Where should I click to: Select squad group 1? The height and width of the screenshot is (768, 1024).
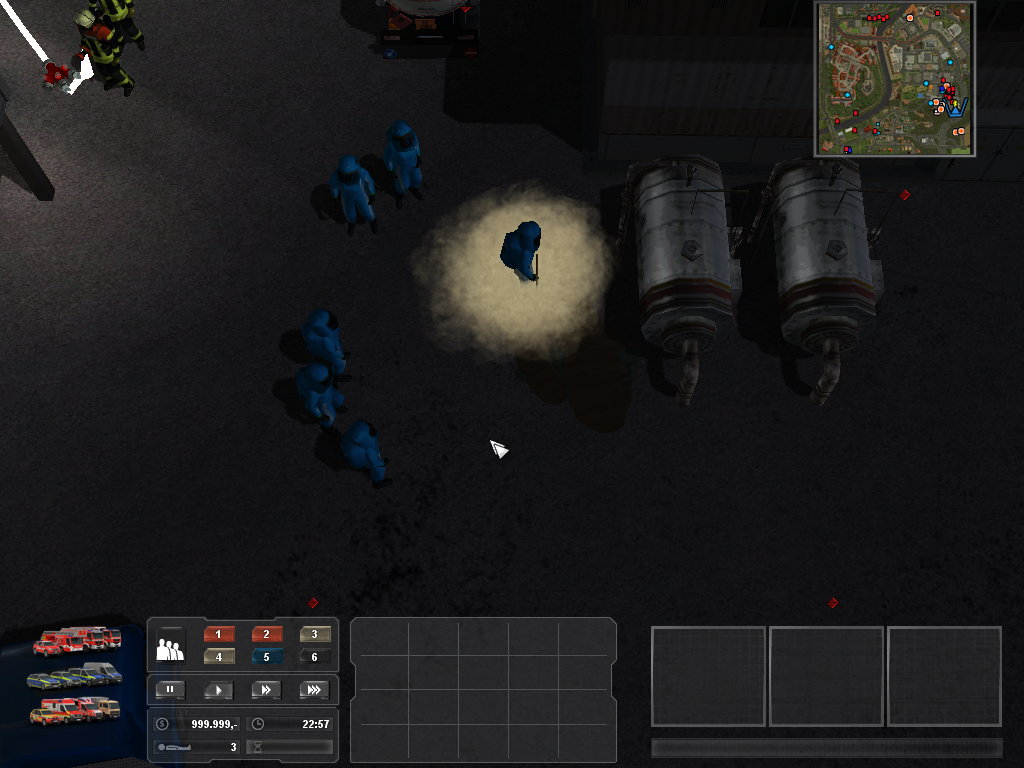point(219,634)
